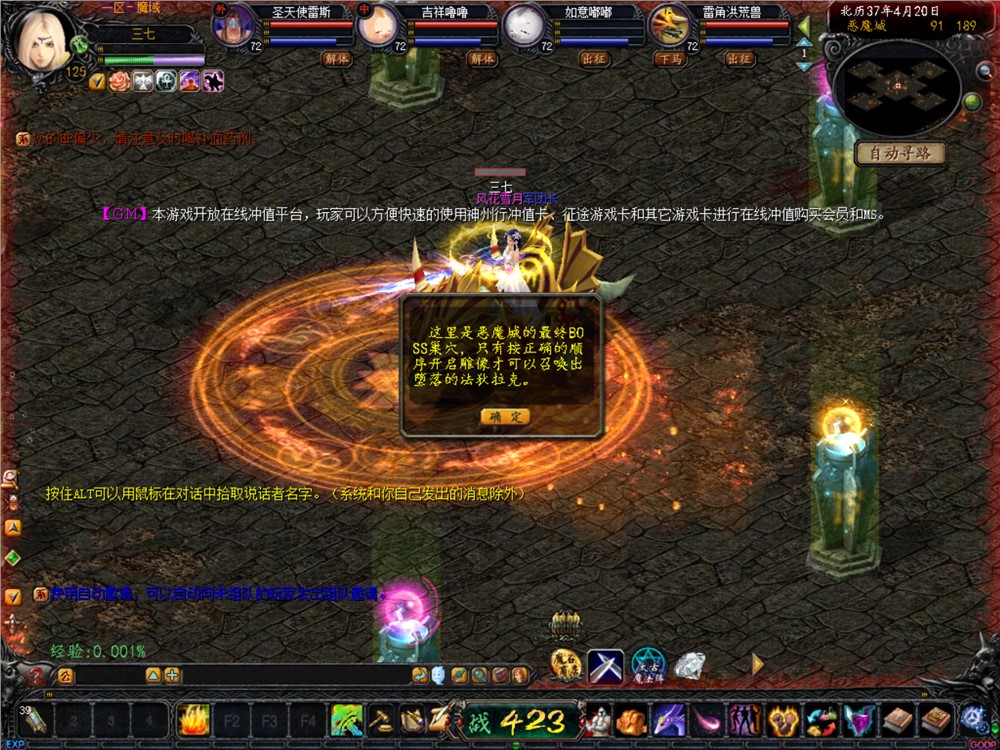Open the demon city minimap
The height and width of the screenshot is (750, 1000).
tap(897, 86)
